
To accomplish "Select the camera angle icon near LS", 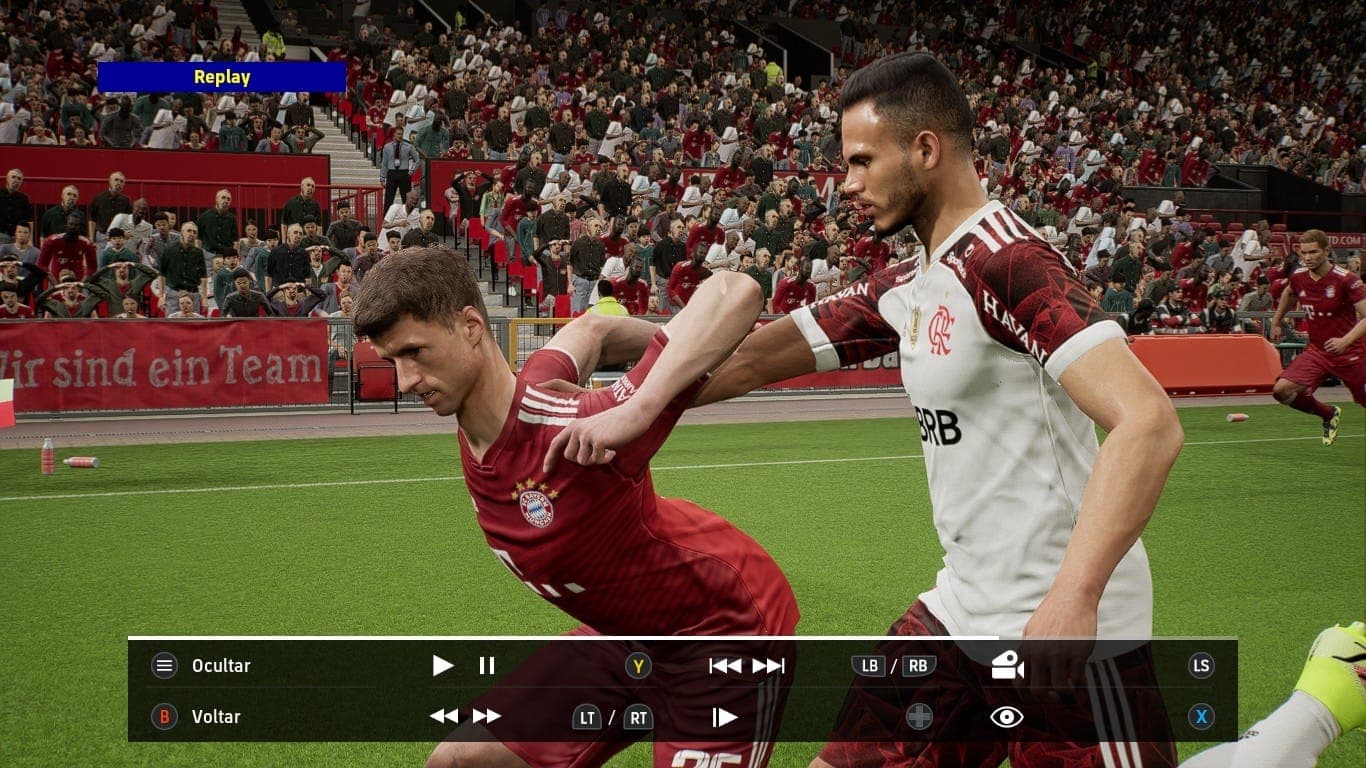I will pyautogui.click(x=1010, y=666).
